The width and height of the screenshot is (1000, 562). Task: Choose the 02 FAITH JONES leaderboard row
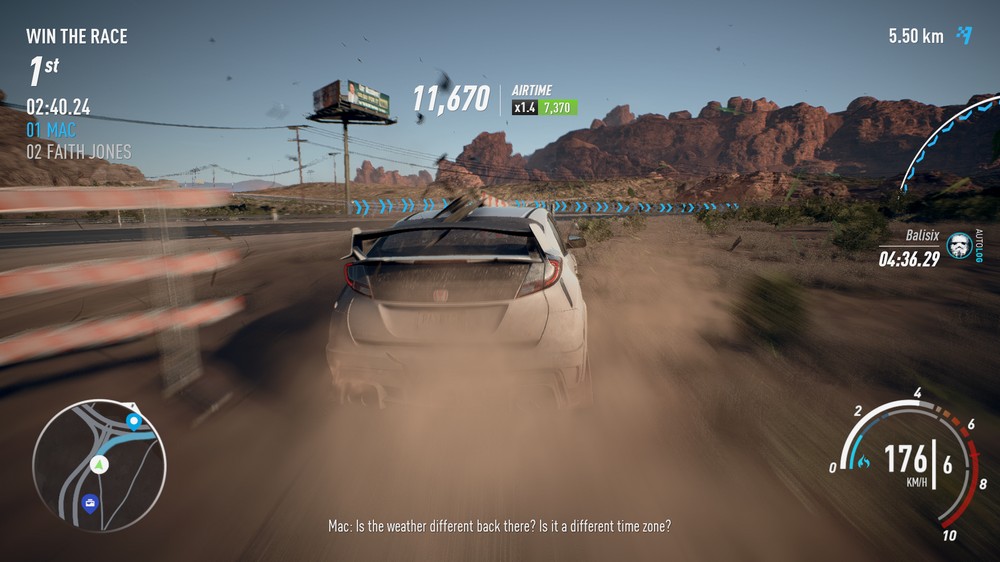coord(78,152)
